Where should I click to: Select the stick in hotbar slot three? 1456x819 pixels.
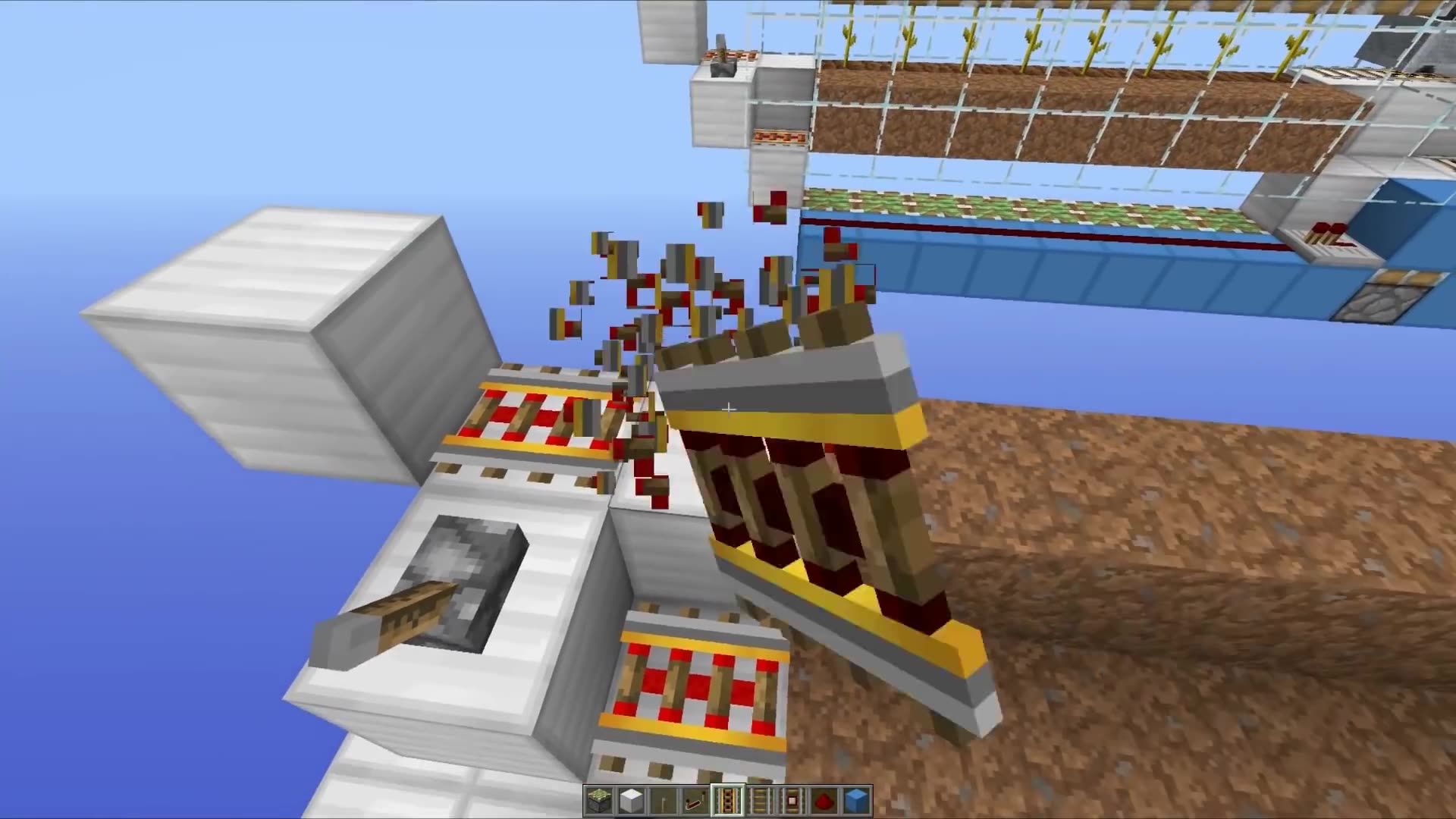pyautogui.click(x=663, y=799)
